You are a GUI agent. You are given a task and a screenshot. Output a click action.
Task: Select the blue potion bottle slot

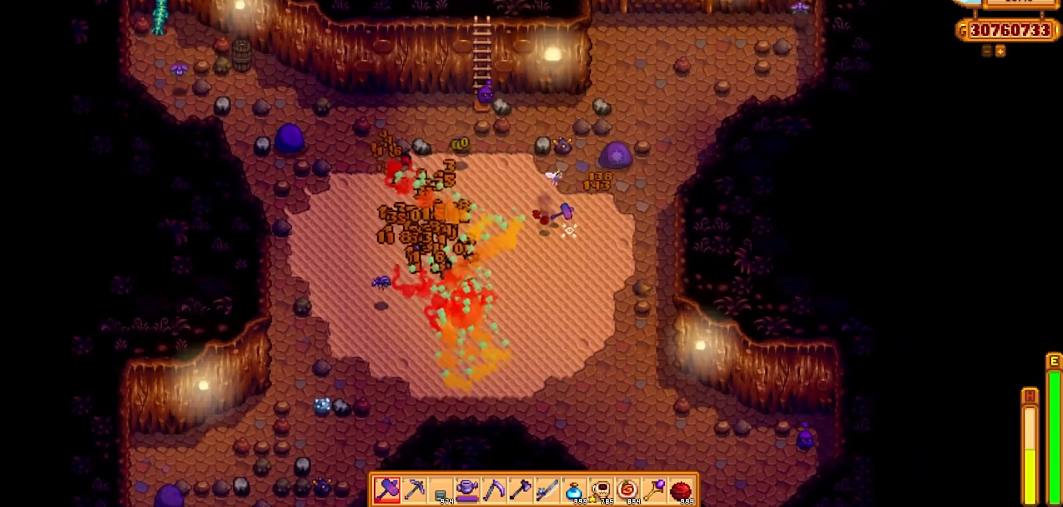click(574, 490)
